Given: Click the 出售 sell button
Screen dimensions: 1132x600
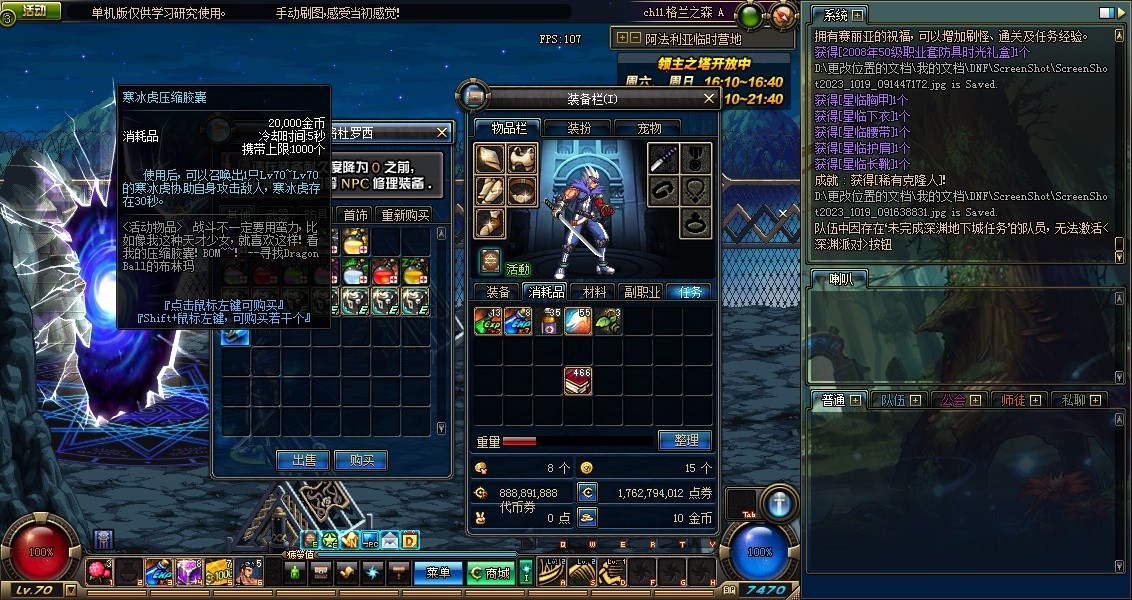Looking at the screenshot, I should pos(303,460).
